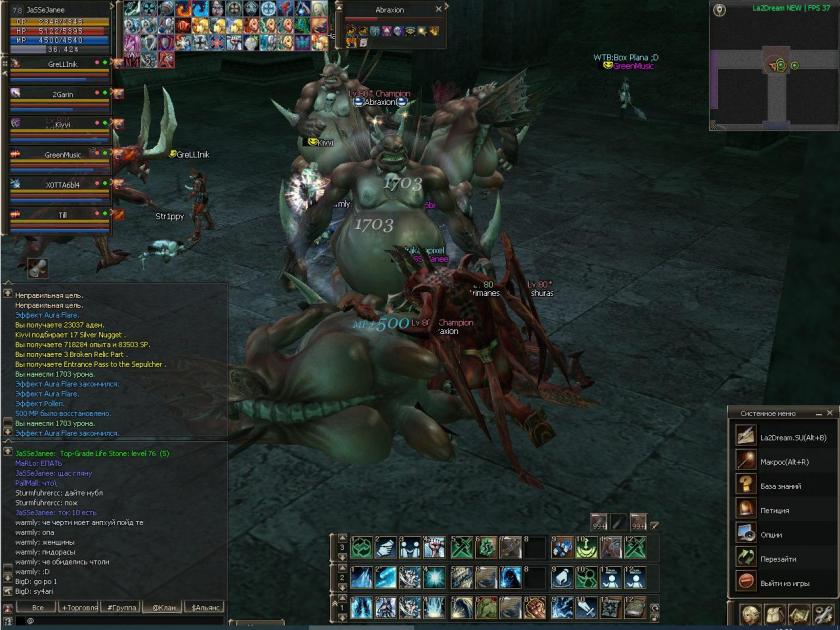Open the Макрос (Alt+R) entry

[x=782, y=461]
